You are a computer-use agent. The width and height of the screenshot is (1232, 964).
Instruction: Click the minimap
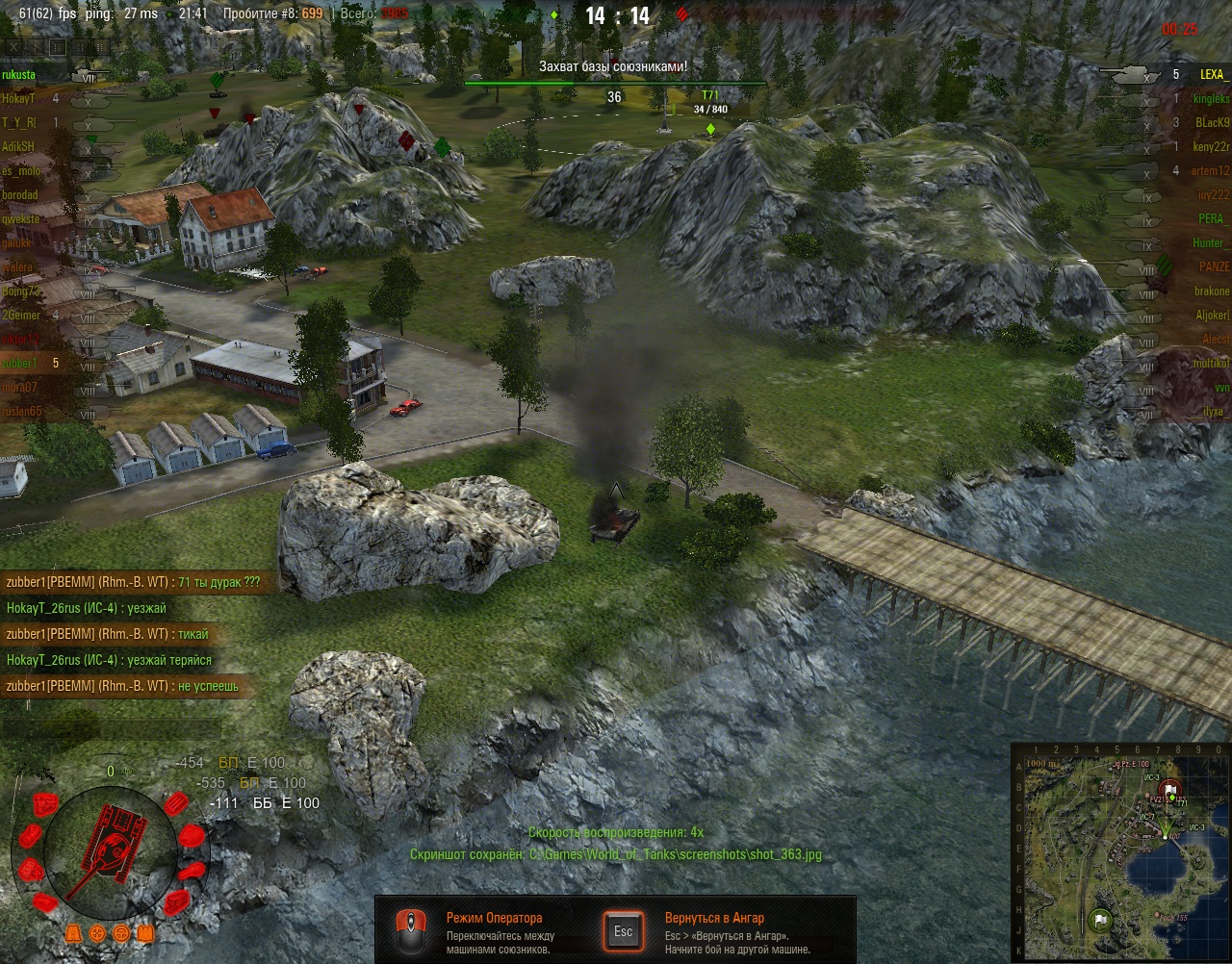[x=1120, y=850]
